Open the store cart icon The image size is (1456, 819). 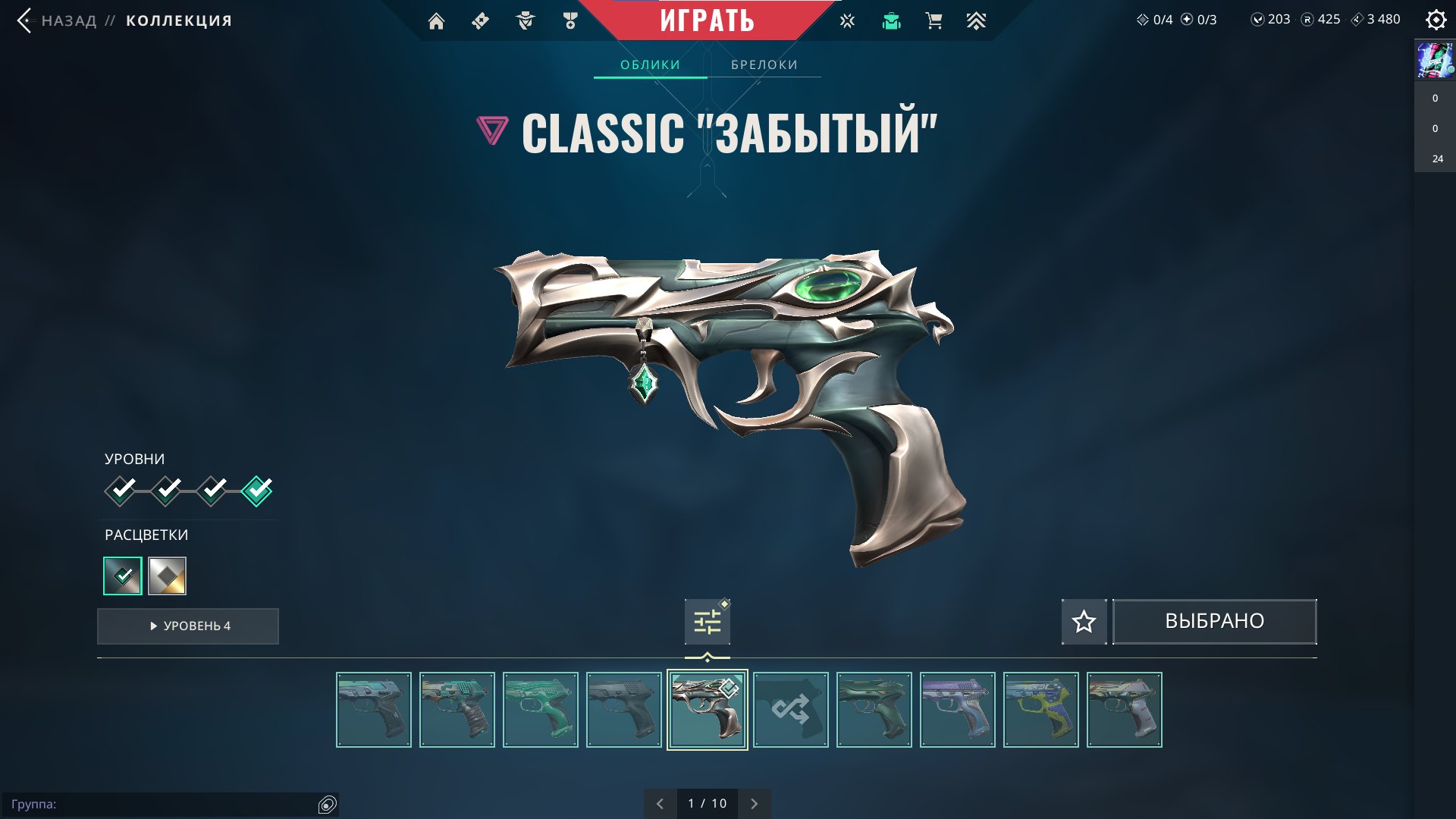coord(934,21)
